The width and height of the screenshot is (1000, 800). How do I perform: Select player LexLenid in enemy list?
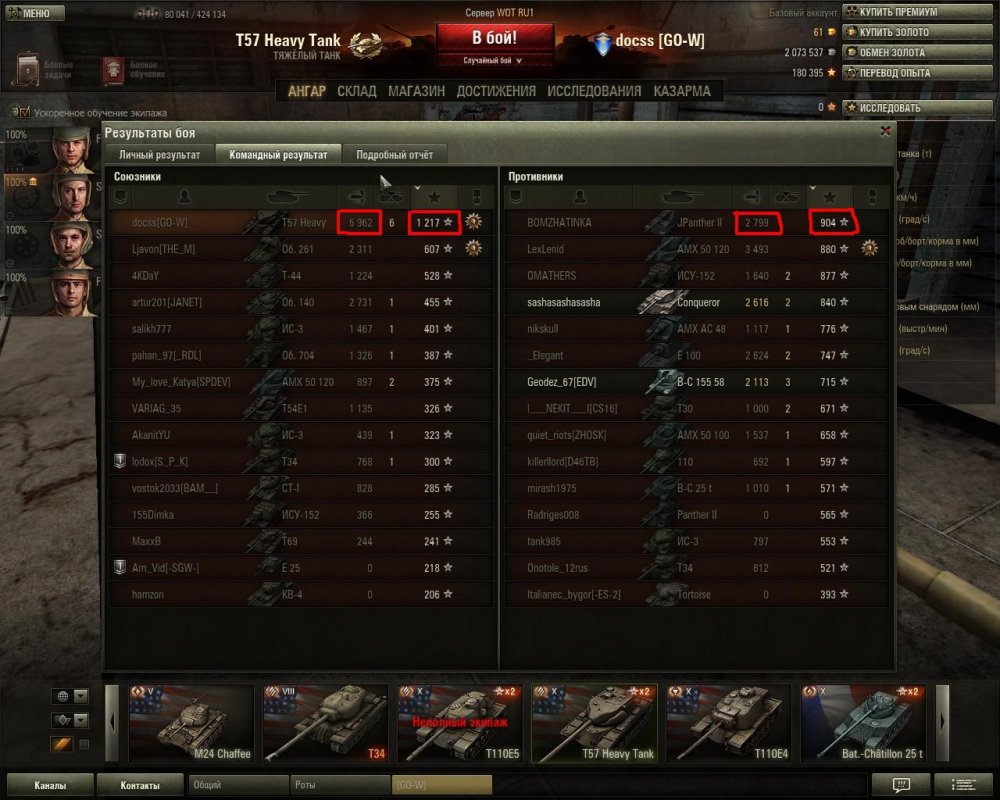click(x=546, y=249)
